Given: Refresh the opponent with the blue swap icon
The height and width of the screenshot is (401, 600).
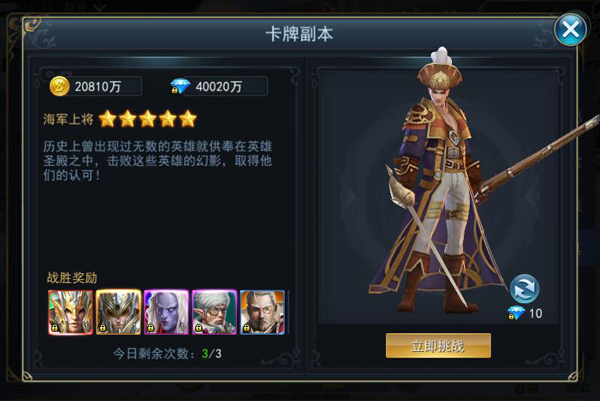Looking at the screenshot, I should (x=524, y=288).
